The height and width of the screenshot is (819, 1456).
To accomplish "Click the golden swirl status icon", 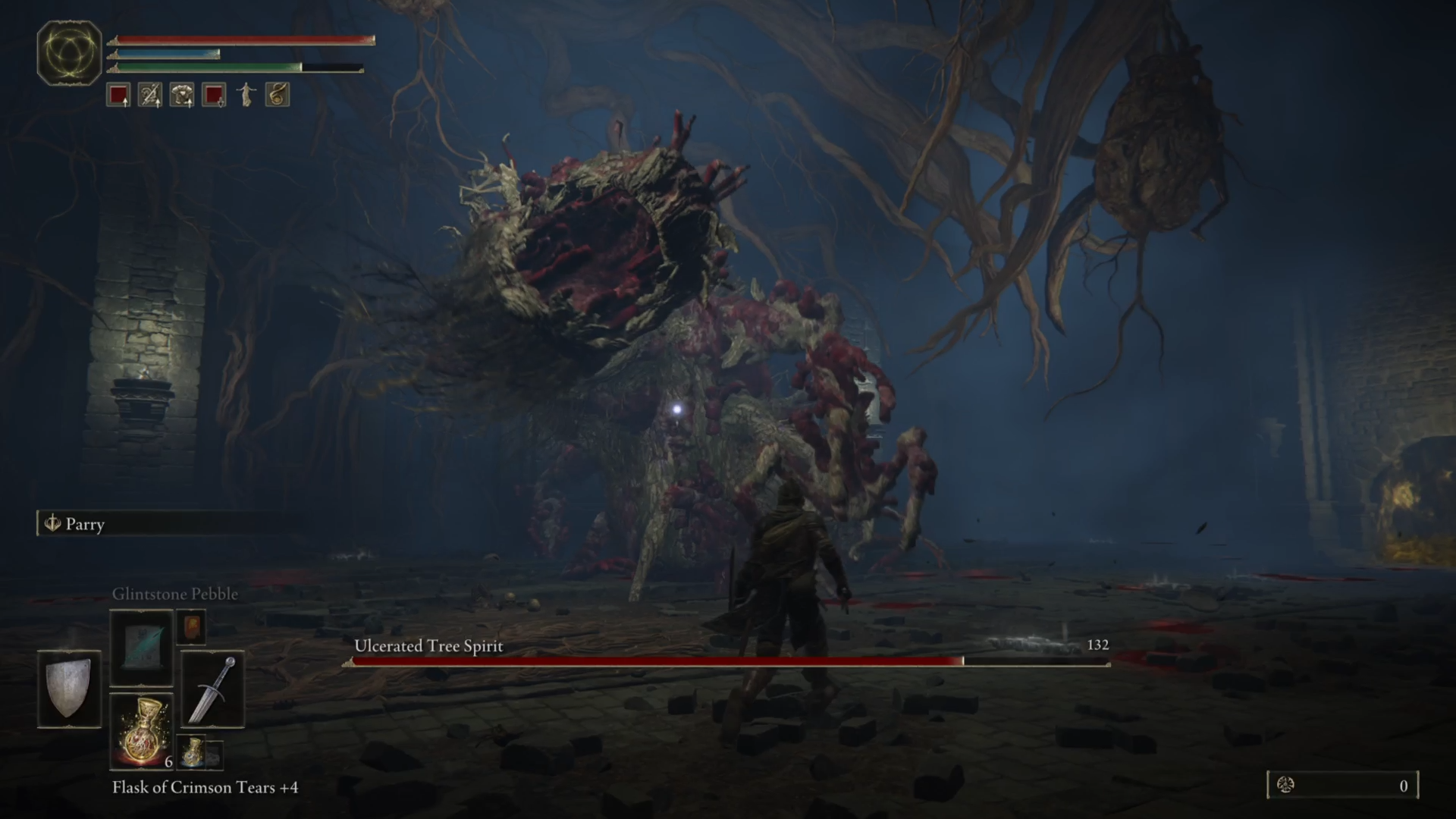I will (278, 96).
